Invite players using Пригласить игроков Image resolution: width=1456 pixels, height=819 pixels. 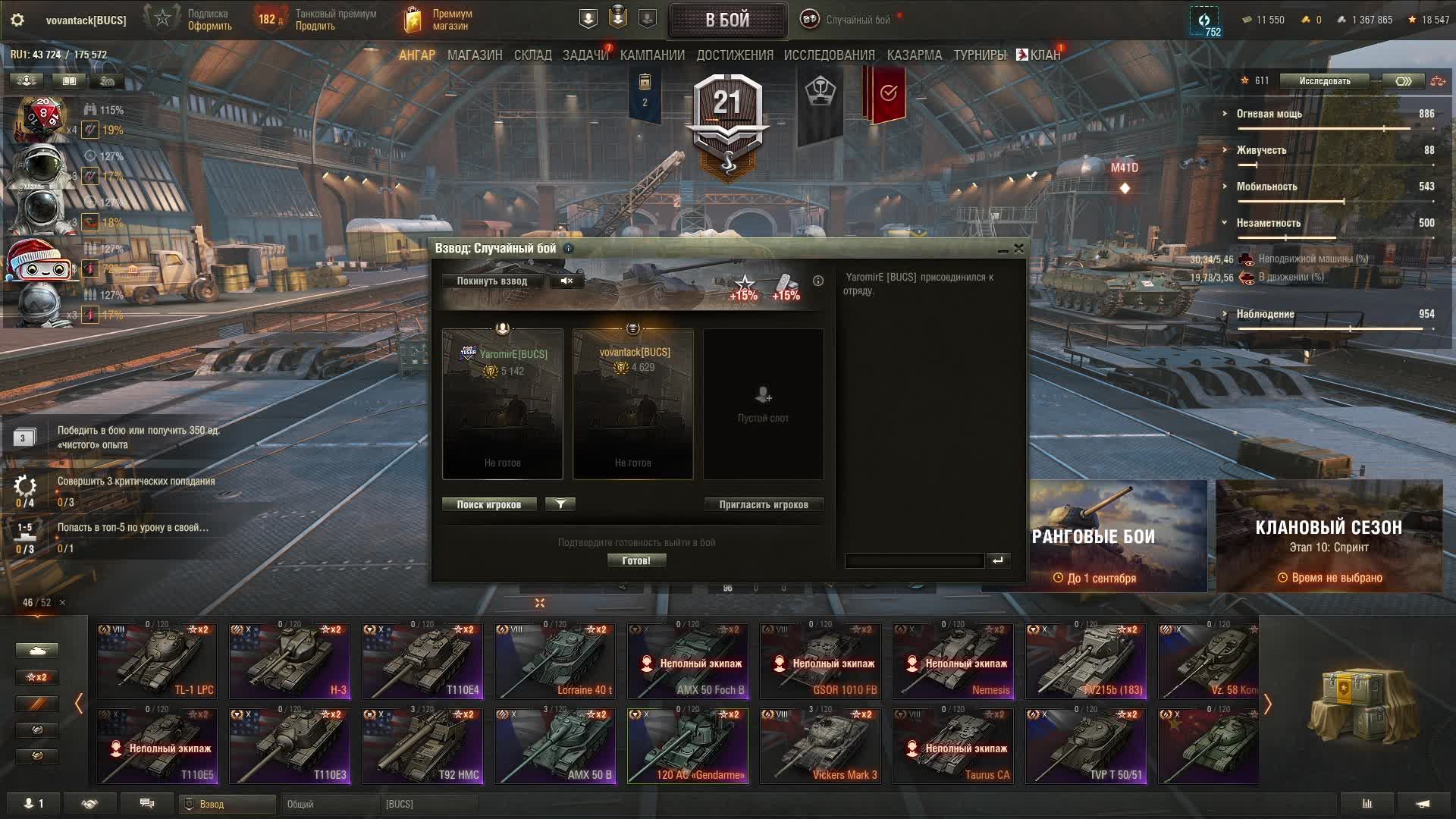(x=763, y=505)
